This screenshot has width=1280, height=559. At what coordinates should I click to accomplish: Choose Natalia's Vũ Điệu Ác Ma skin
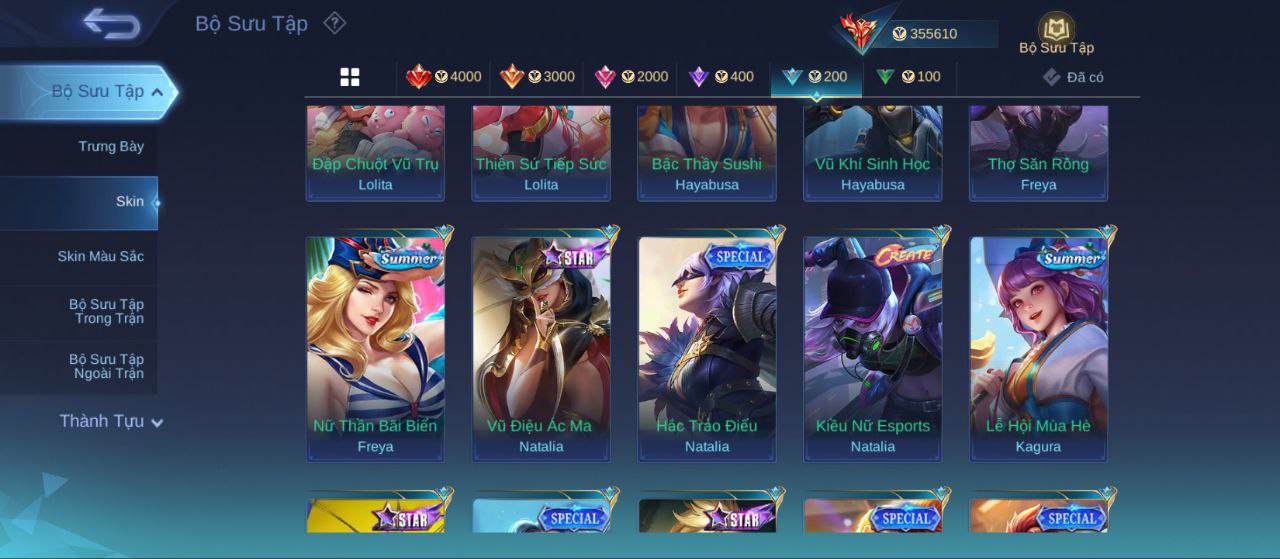[541, 349]
